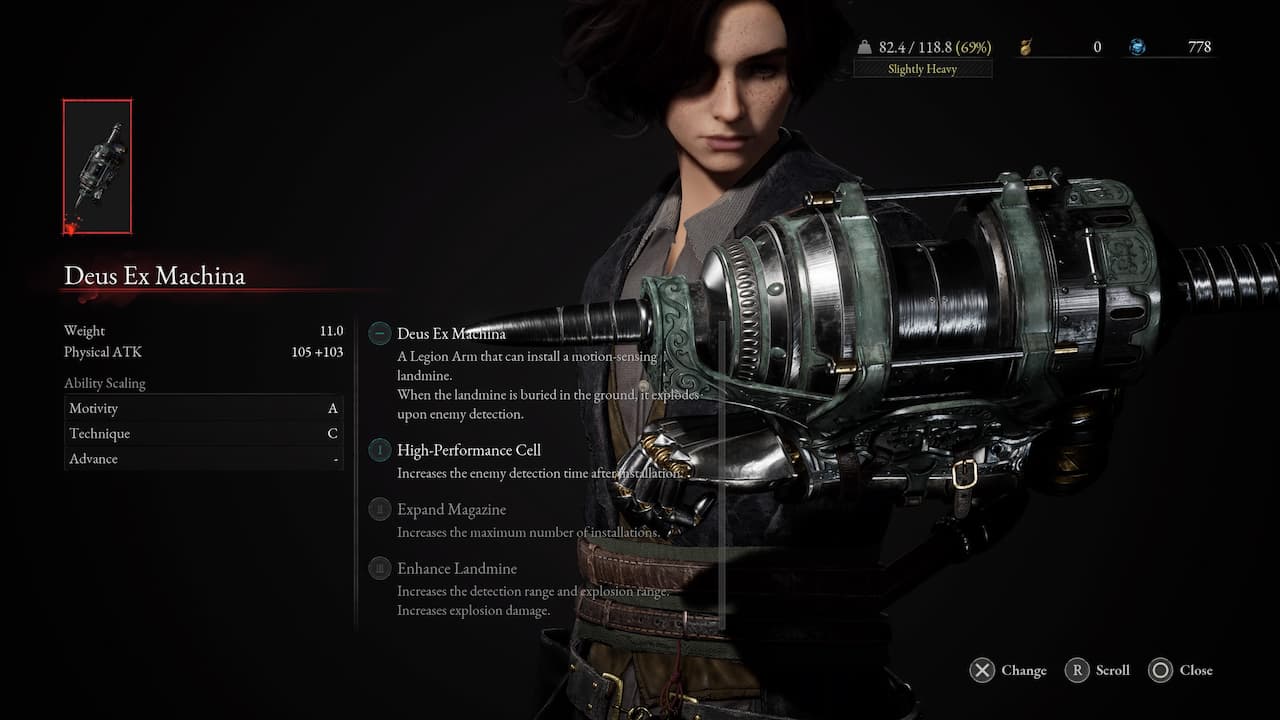Select the Expand Magazine upgrade entry

pos(451,510)
